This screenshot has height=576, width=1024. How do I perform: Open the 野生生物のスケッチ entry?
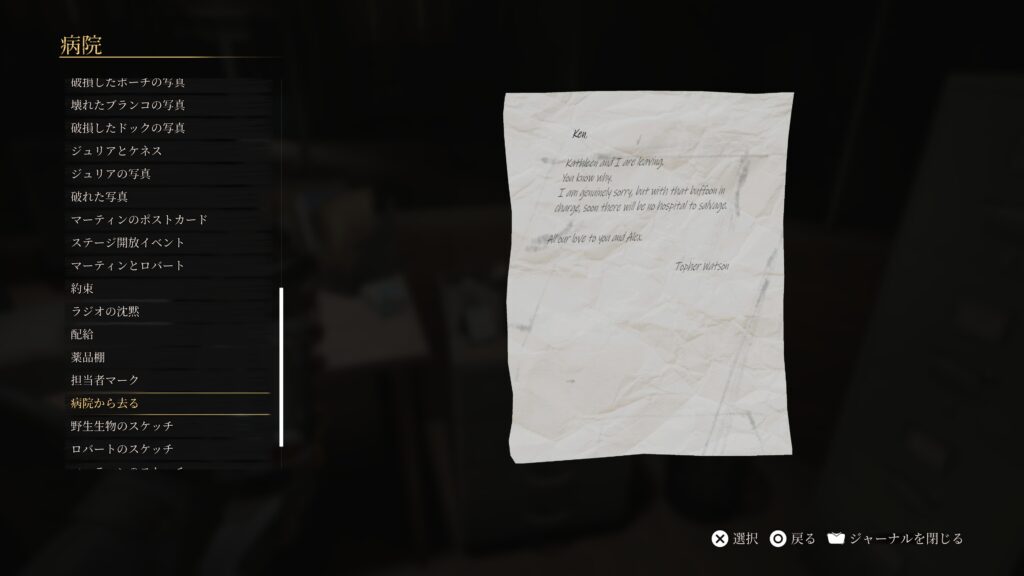click(122, 427)
